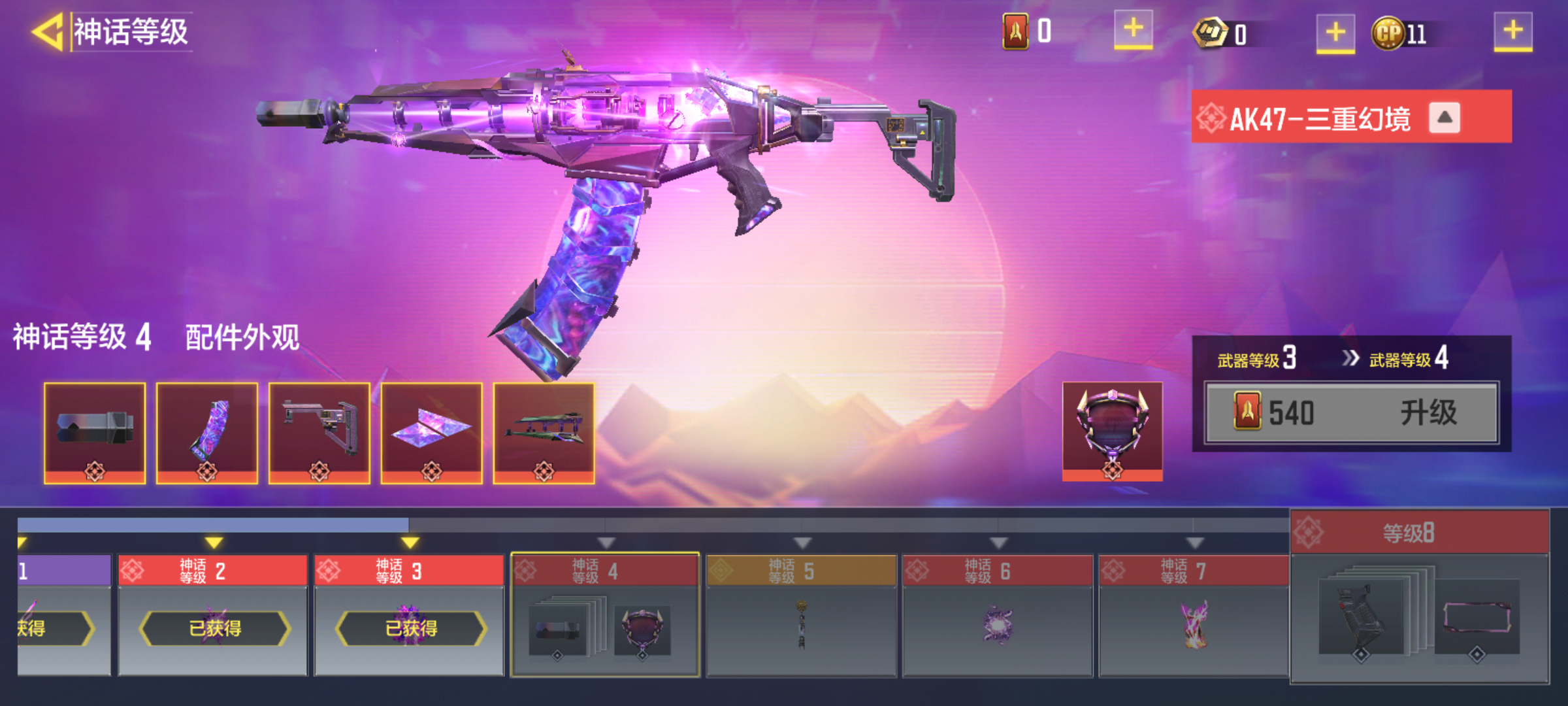Choose the 神话等级 4 reward tile
The height and width of the screenshot is (706, 1568).
[605, 614]
